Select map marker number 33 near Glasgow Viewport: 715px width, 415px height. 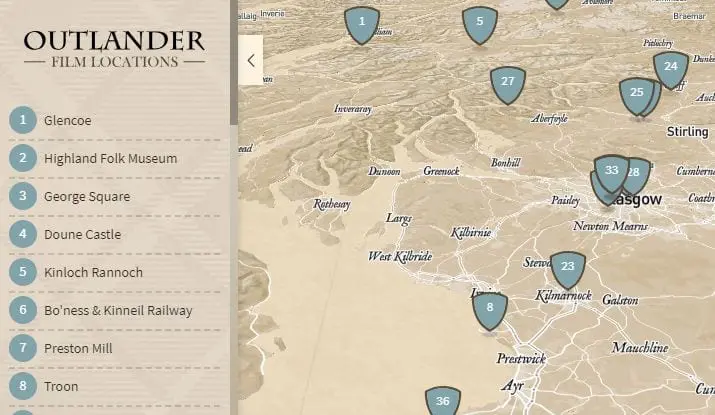click(x=611, y=171)
